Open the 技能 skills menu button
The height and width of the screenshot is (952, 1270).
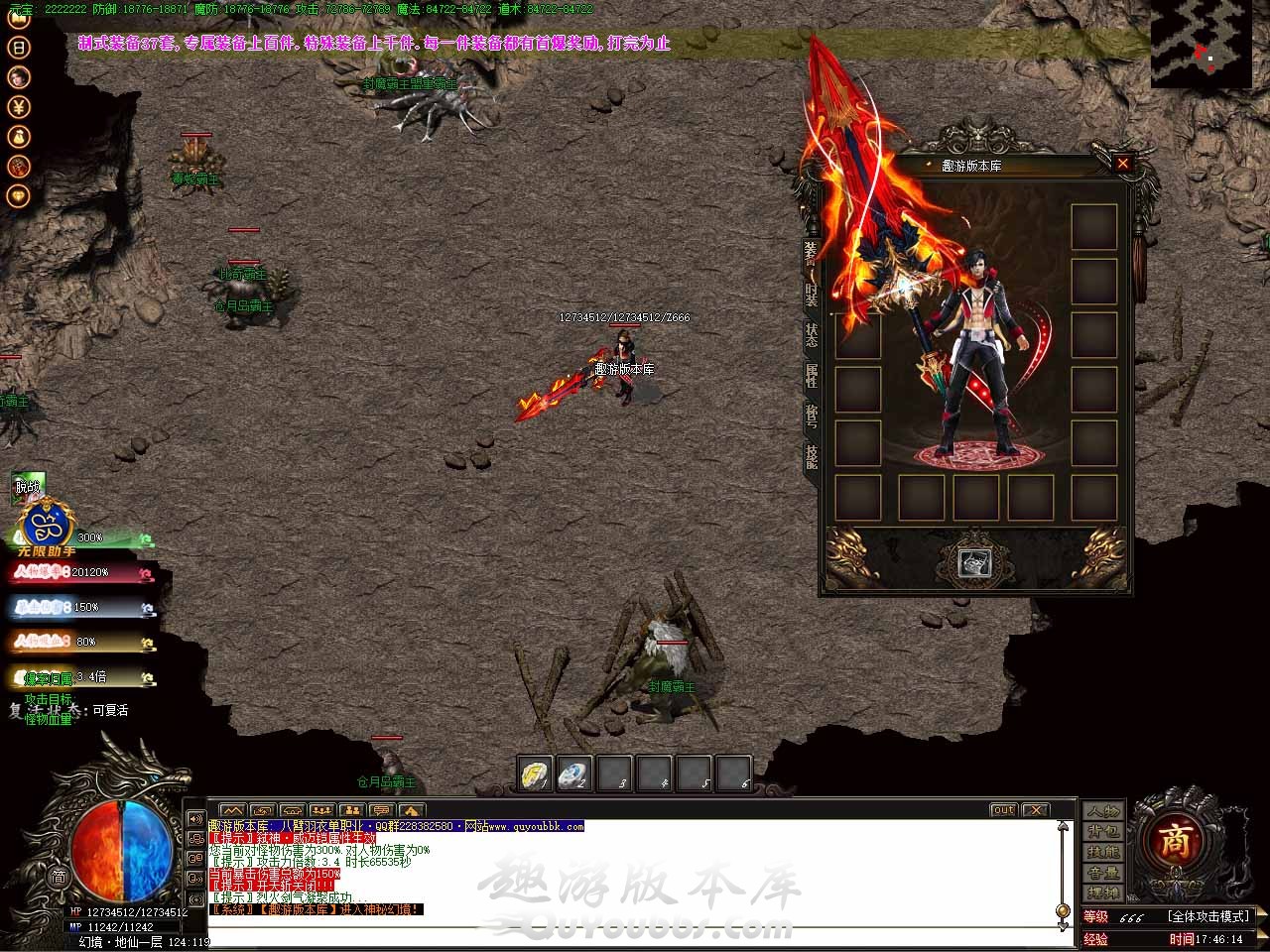1101,853
